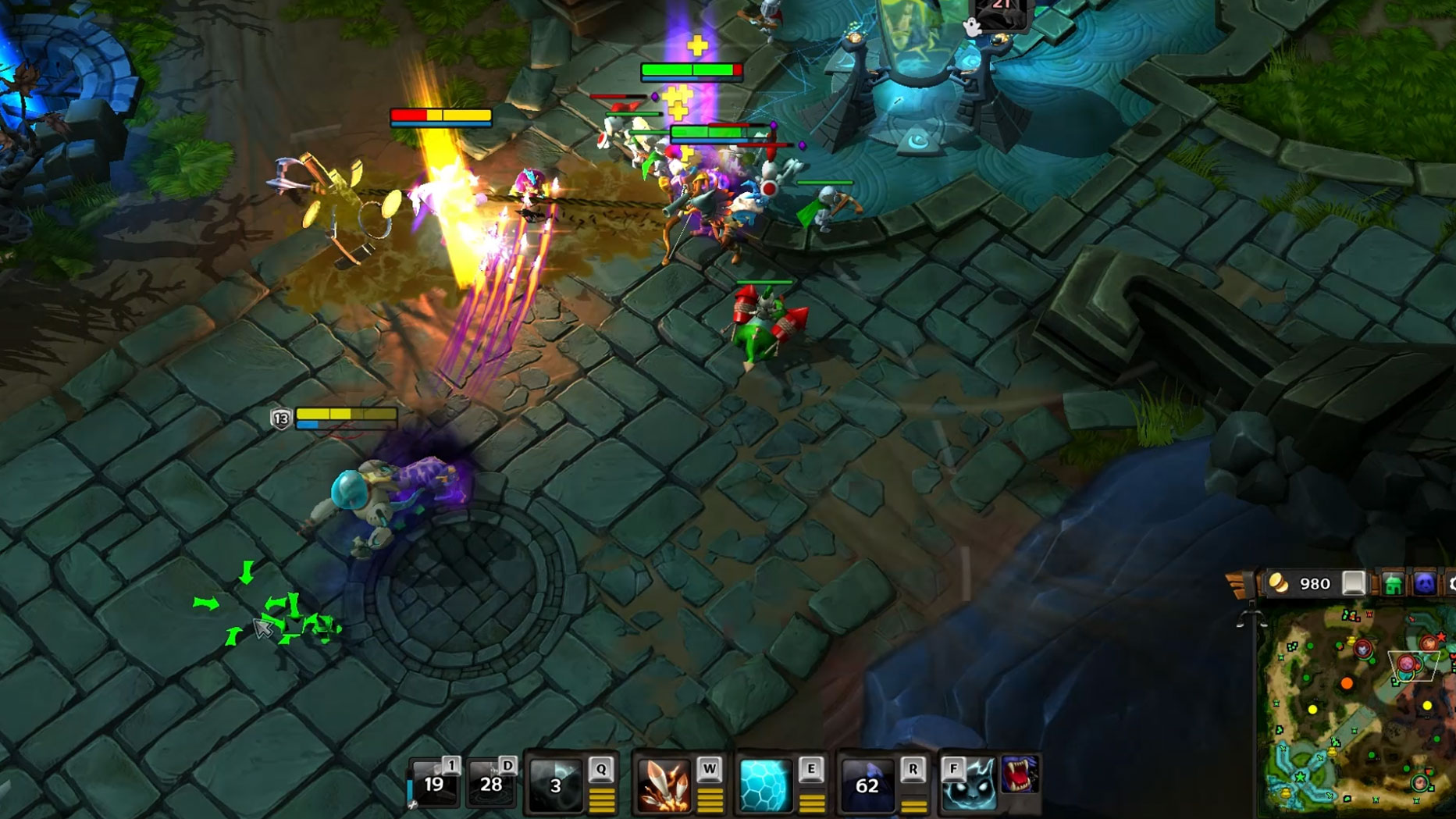Select the orange dot marker on minimap
Viewport: 1456px width, 819px height.
(x=1347, y=684)
